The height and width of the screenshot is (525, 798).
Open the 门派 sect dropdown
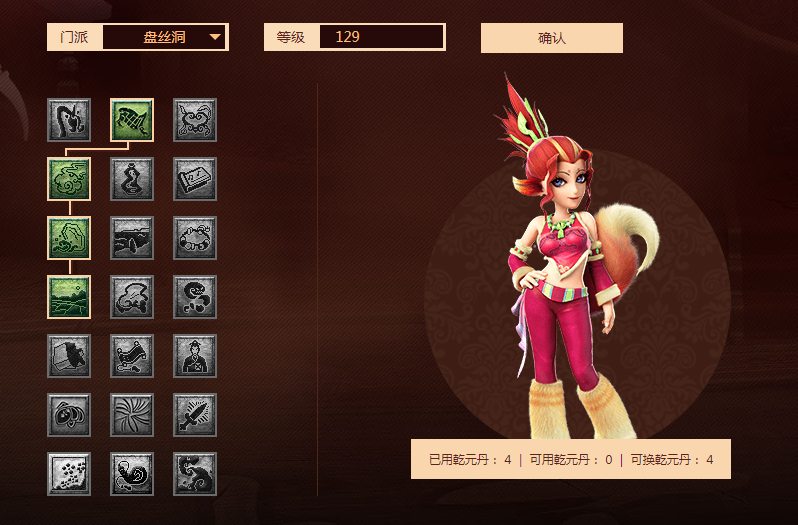tap(165, 38)
